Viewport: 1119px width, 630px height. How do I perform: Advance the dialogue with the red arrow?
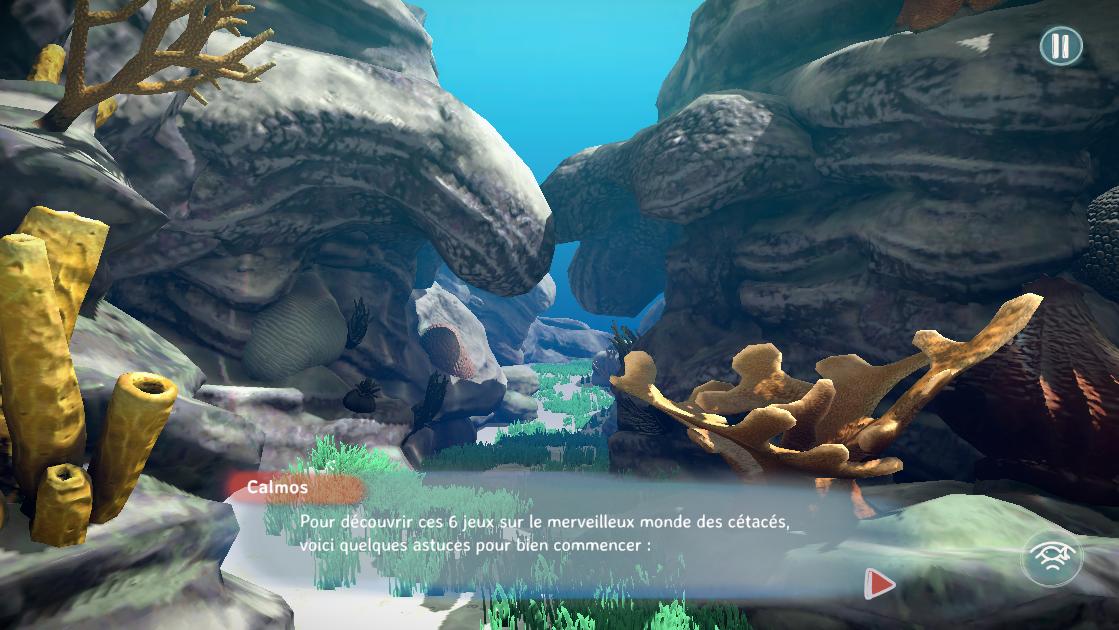(x=879, y=583)
